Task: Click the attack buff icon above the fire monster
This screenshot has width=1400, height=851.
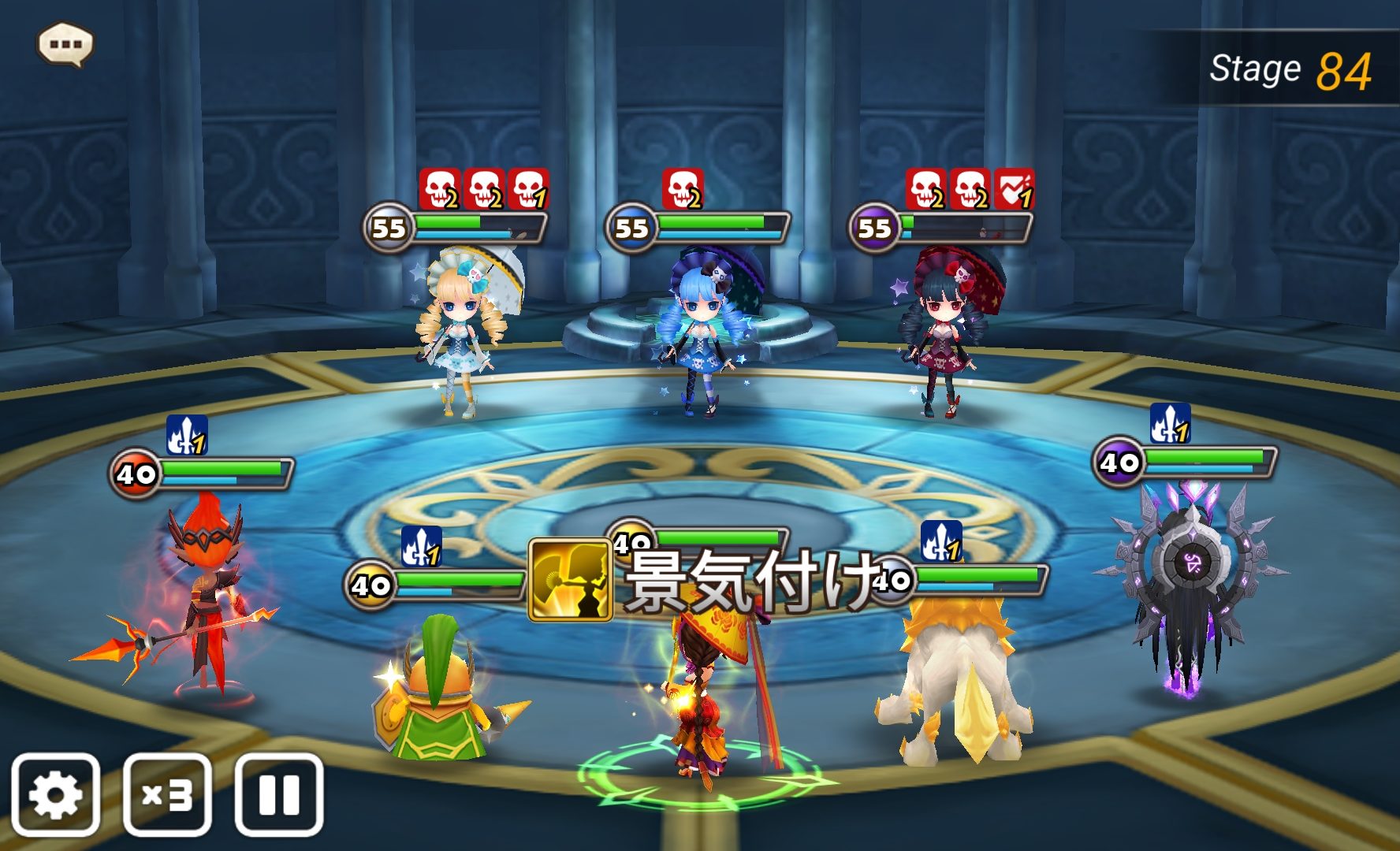Action: pyautogui.click(x=187, y=435)
